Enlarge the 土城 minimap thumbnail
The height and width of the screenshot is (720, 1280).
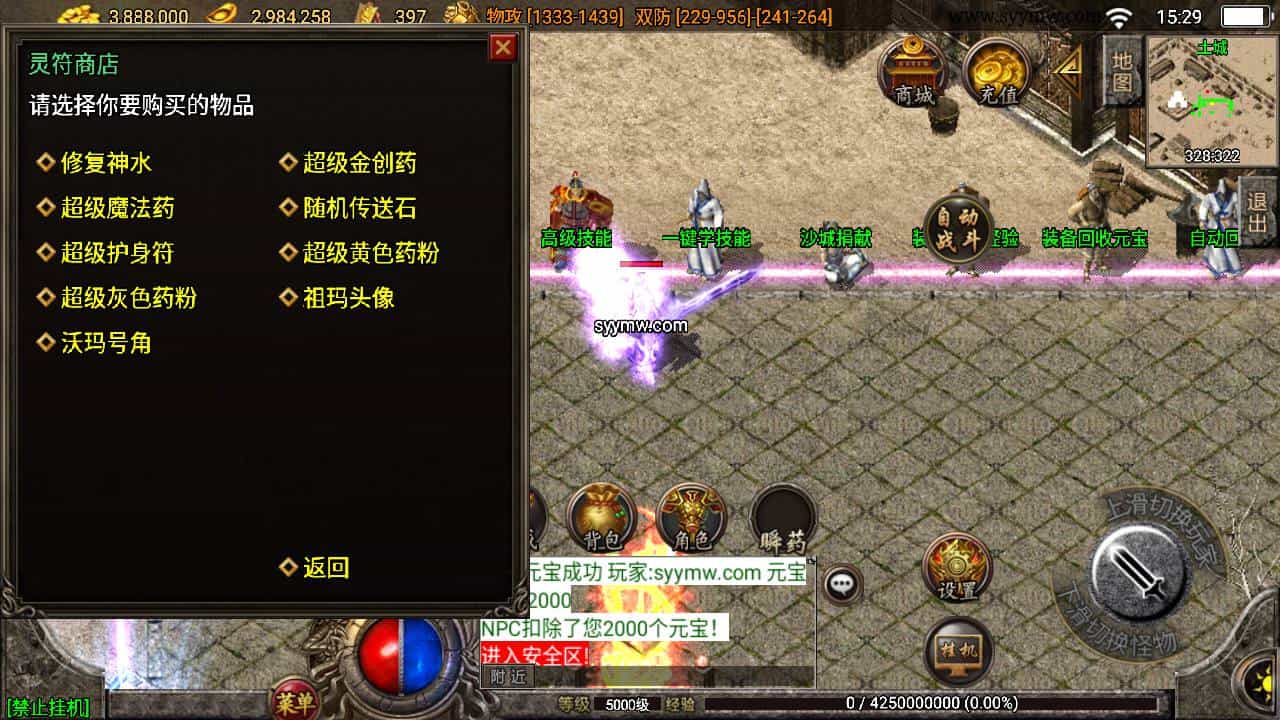click(x=1213, y=100)
